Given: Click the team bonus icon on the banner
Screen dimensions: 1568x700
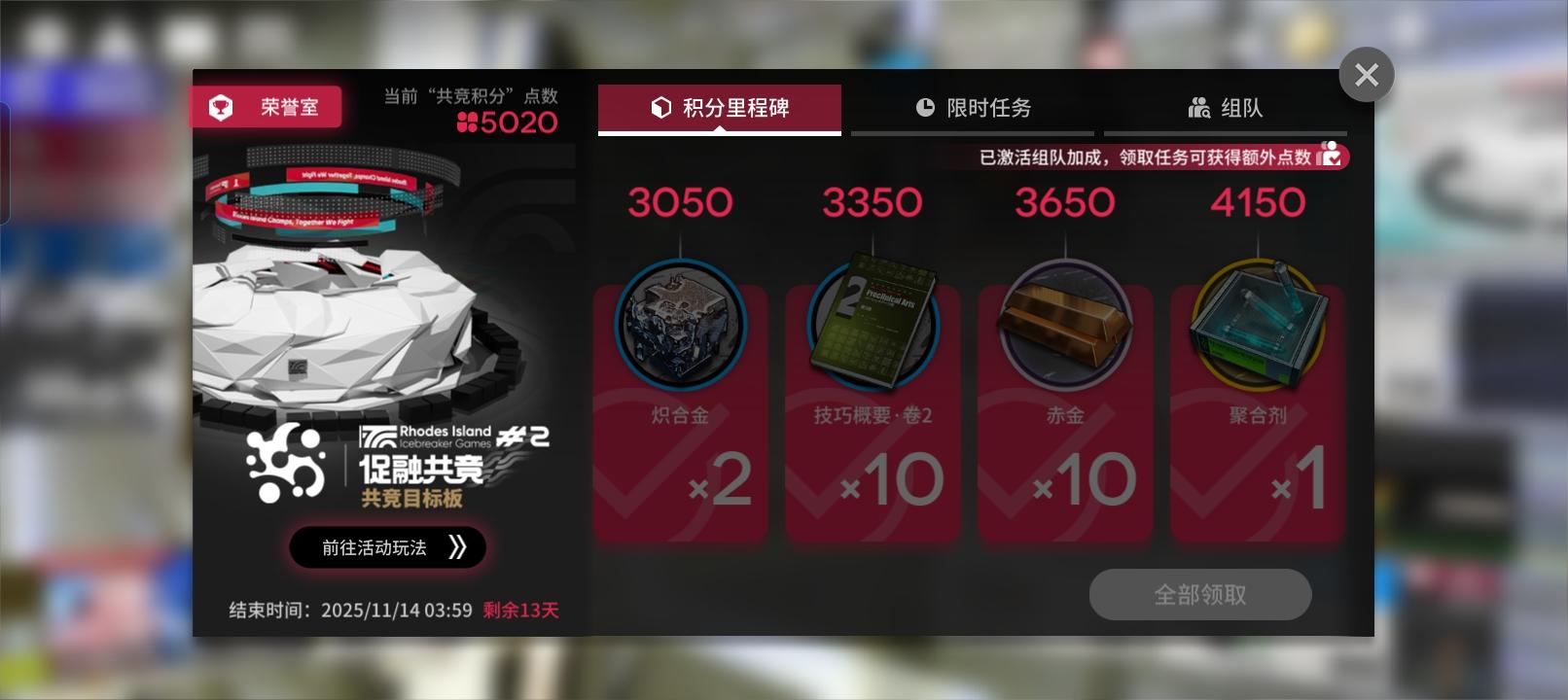Looking at the screenshot, I should coord(1331,156).
